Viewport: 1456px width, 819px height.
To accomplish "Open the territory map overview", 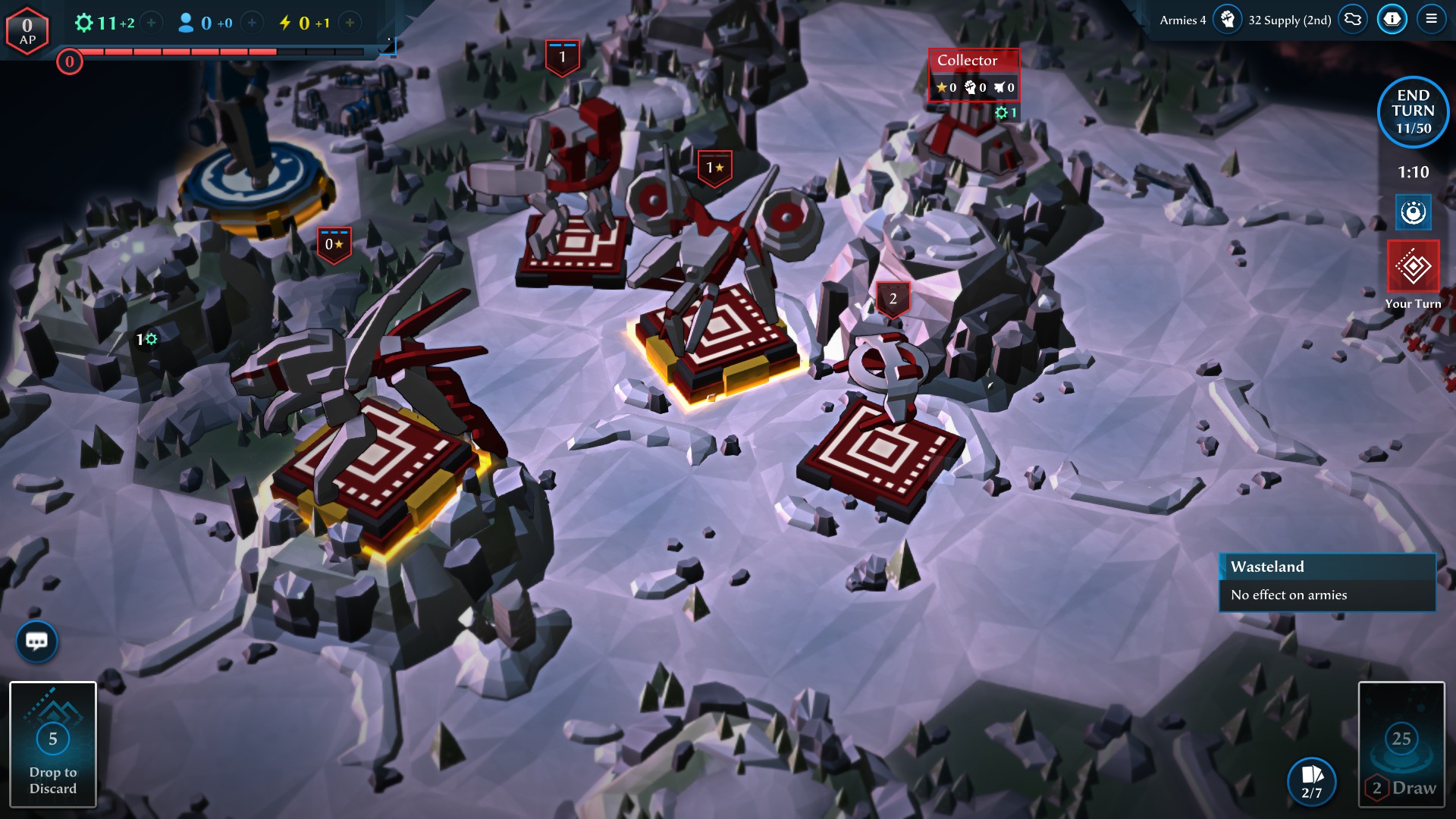I will [1353, 19].
